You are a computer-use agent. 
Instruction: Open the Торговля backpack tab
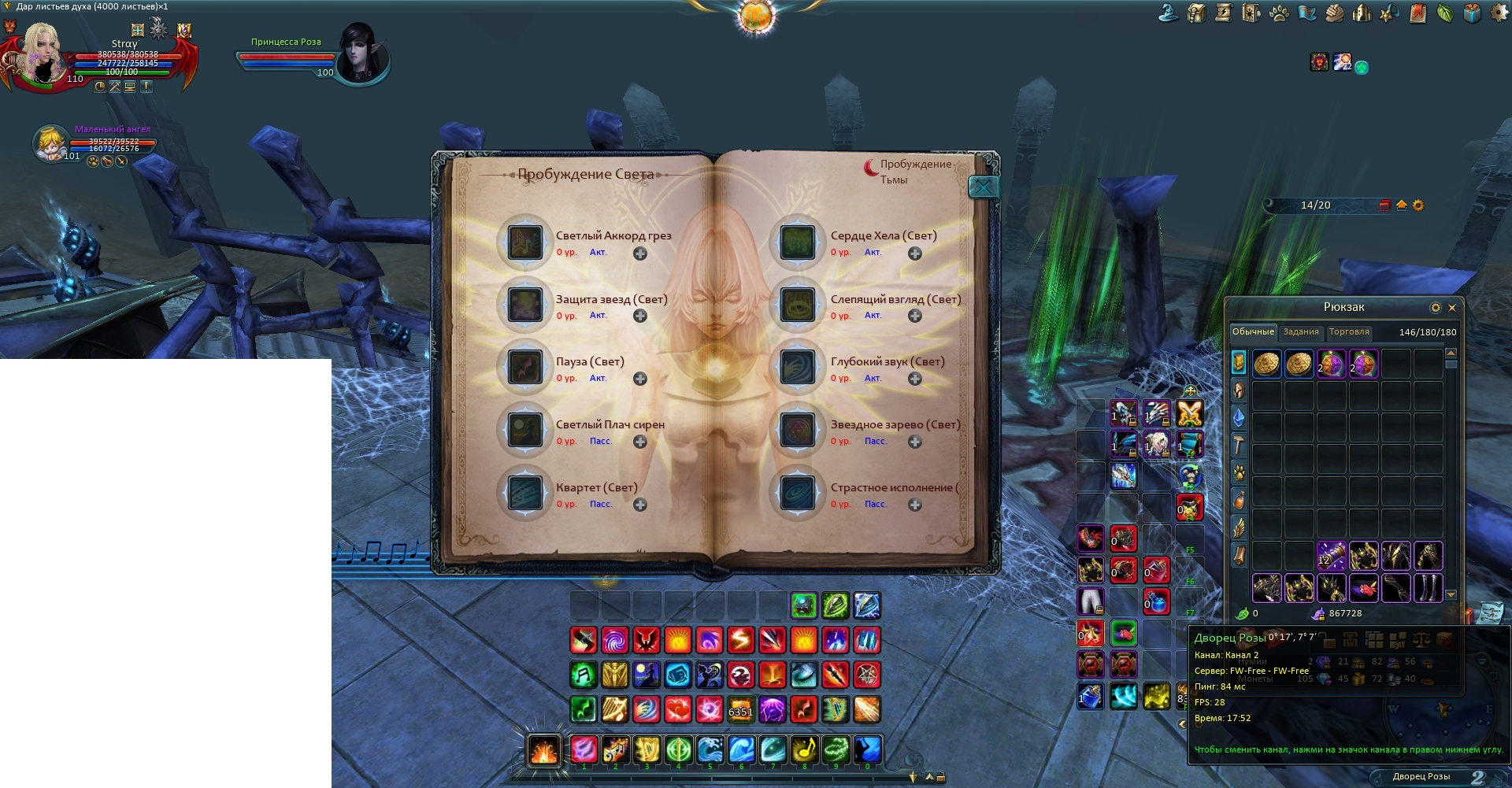[x=1349, y=332]
